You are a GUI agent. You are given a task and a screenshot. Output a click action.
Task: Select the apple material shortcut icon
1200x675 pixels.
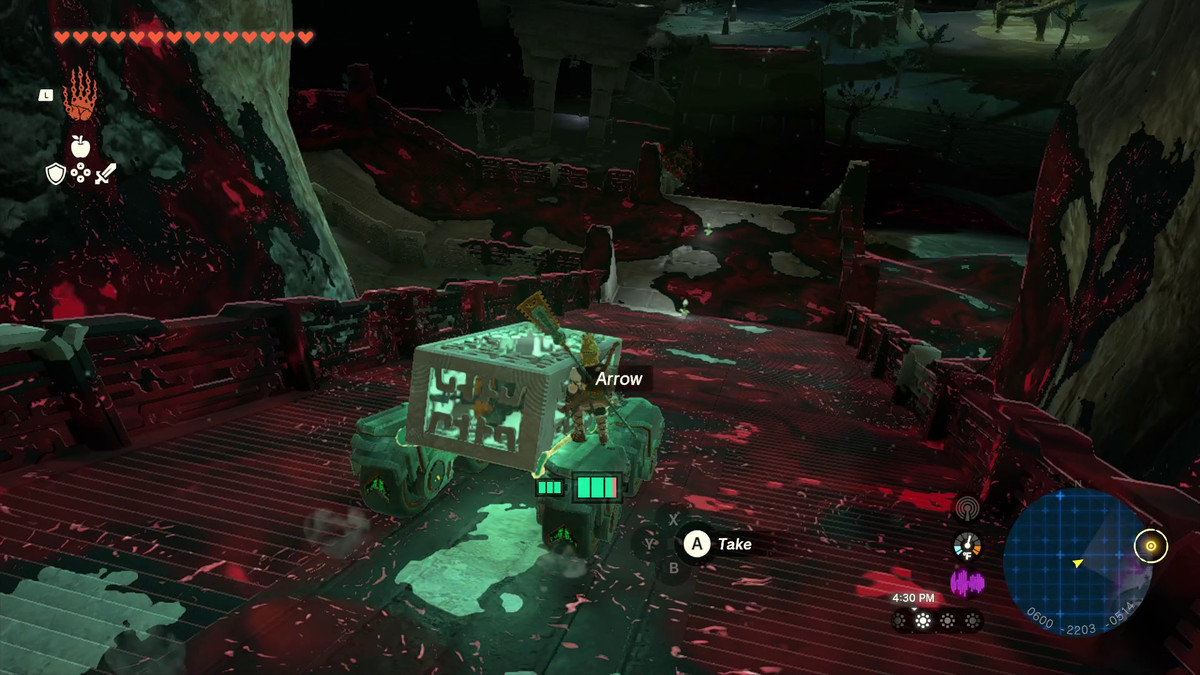click(81, 146)
